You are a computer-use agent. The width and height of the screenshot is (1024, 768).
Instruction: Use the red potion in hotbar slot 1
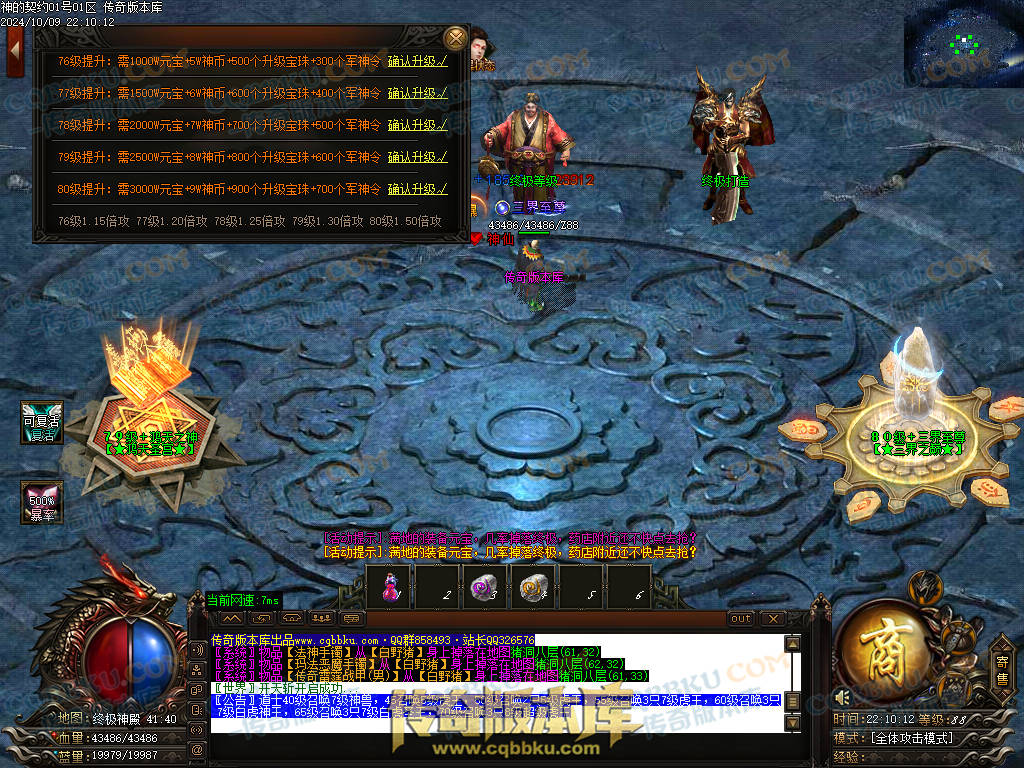[x=390, y=588]
